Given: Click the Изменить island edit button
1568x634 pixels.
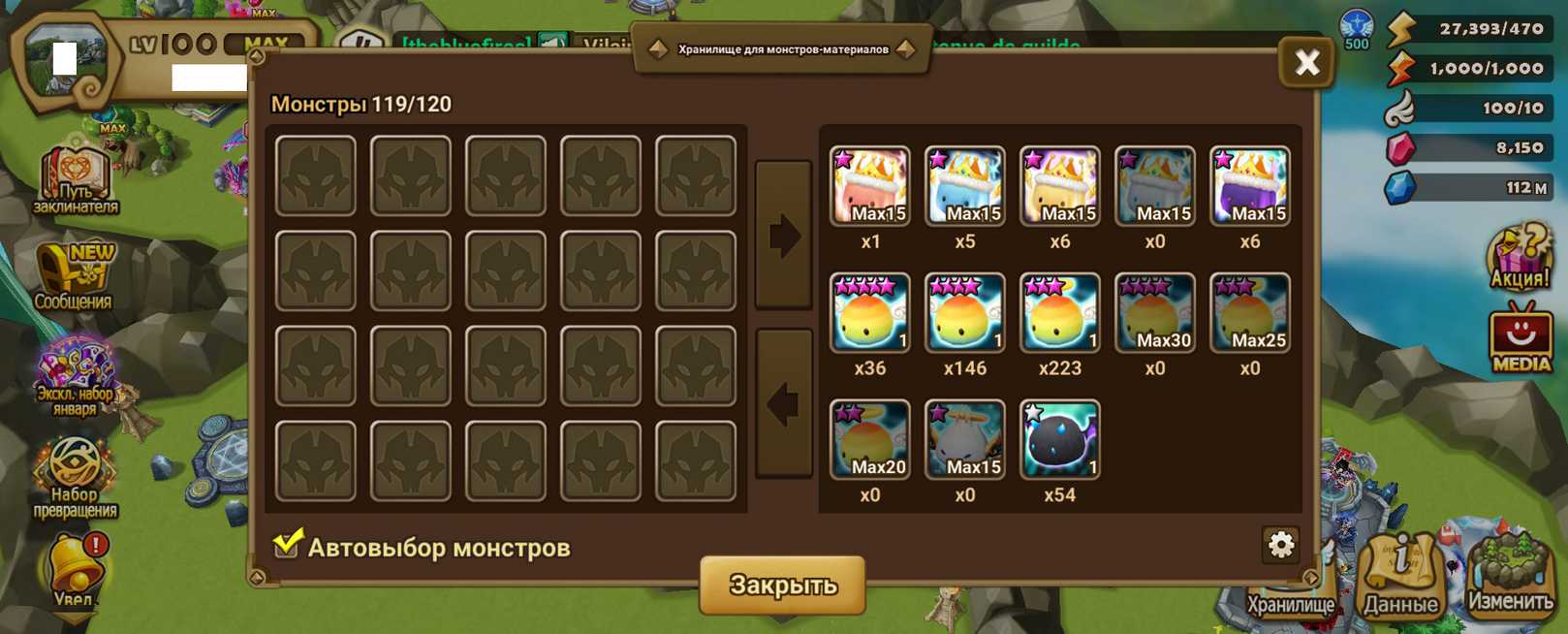Looking at the screenshot, I should coord(1510,579).
